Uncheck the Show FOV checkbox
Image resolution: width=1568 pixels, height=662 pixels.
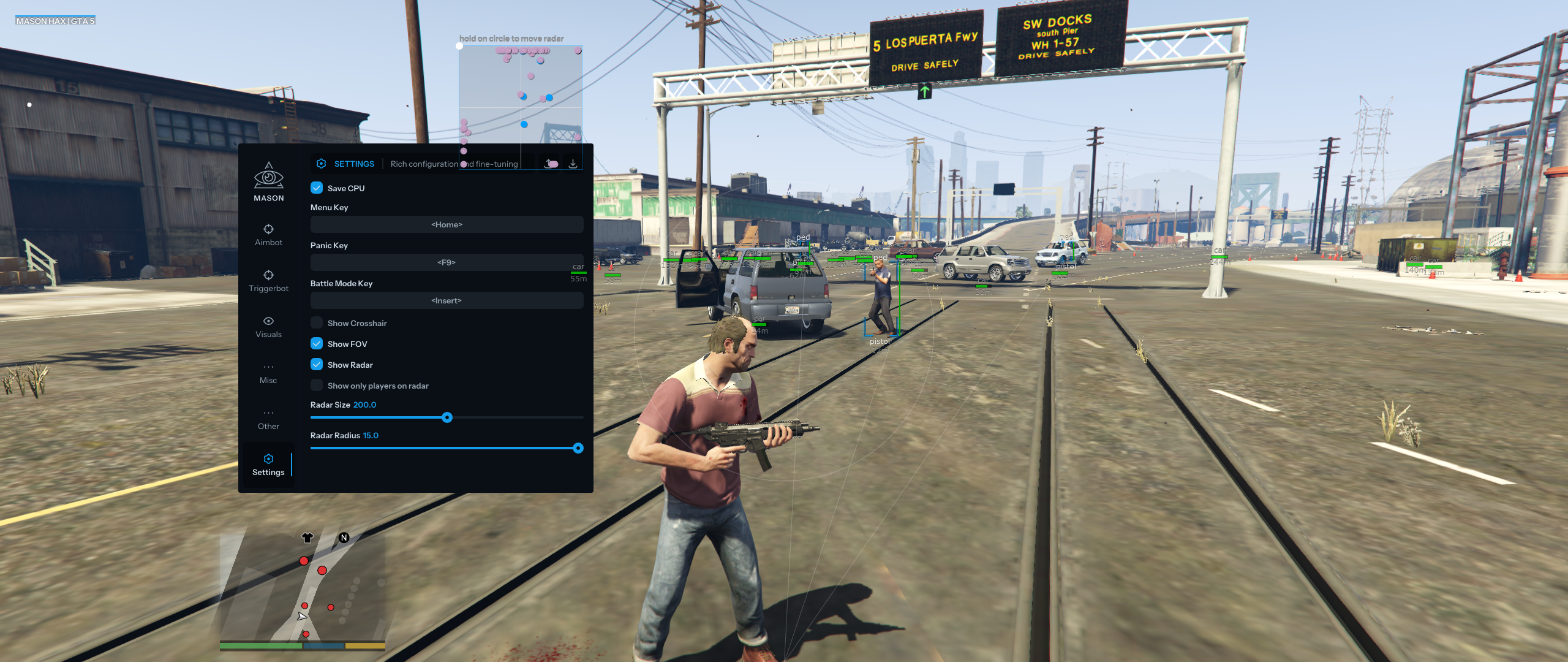click(317, 344)
